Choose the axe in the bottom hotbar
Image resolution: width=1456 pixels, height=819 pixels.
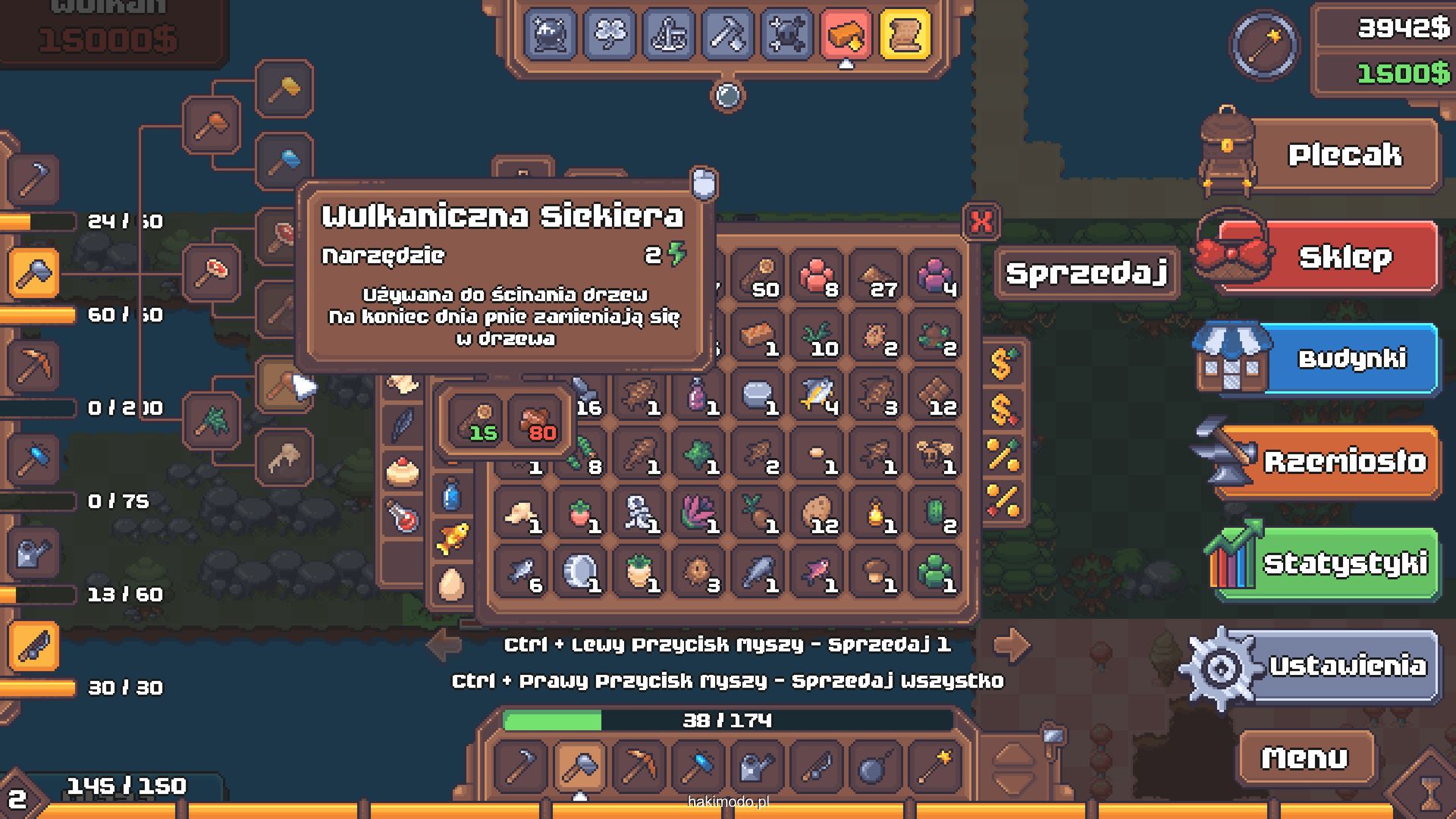tap(580, 766)
